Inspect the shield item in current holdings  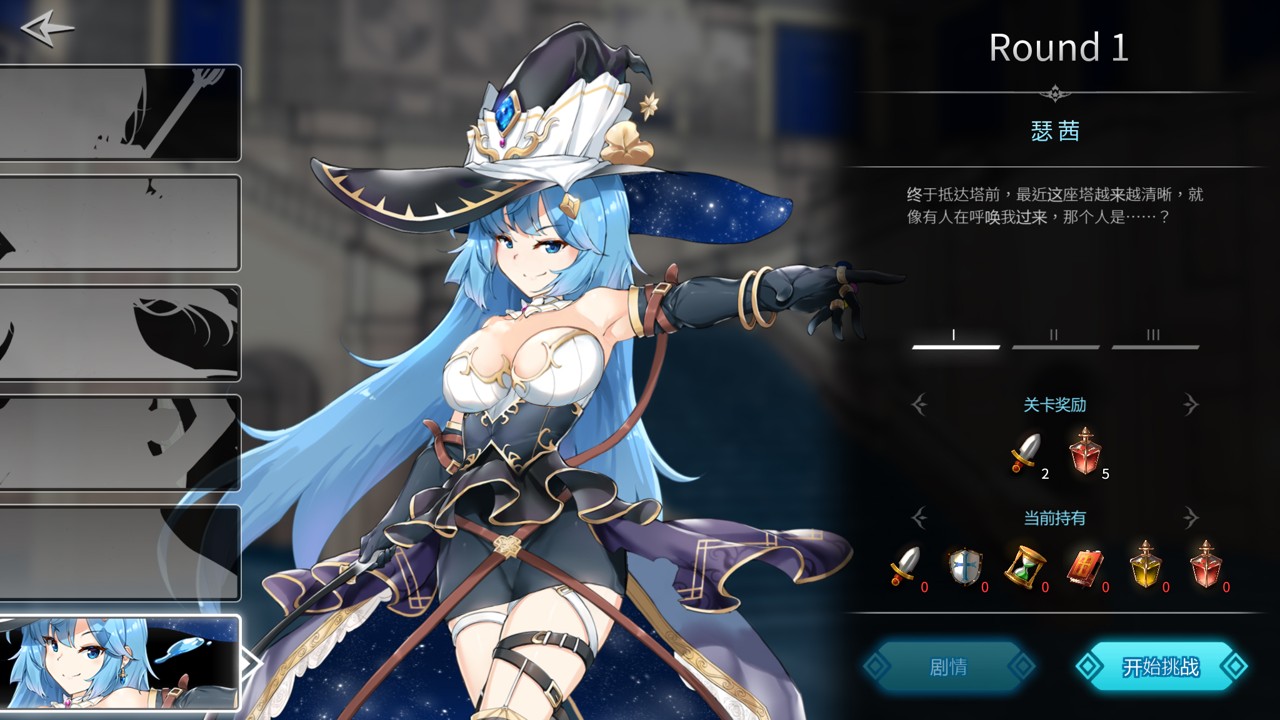coord(964,567)
